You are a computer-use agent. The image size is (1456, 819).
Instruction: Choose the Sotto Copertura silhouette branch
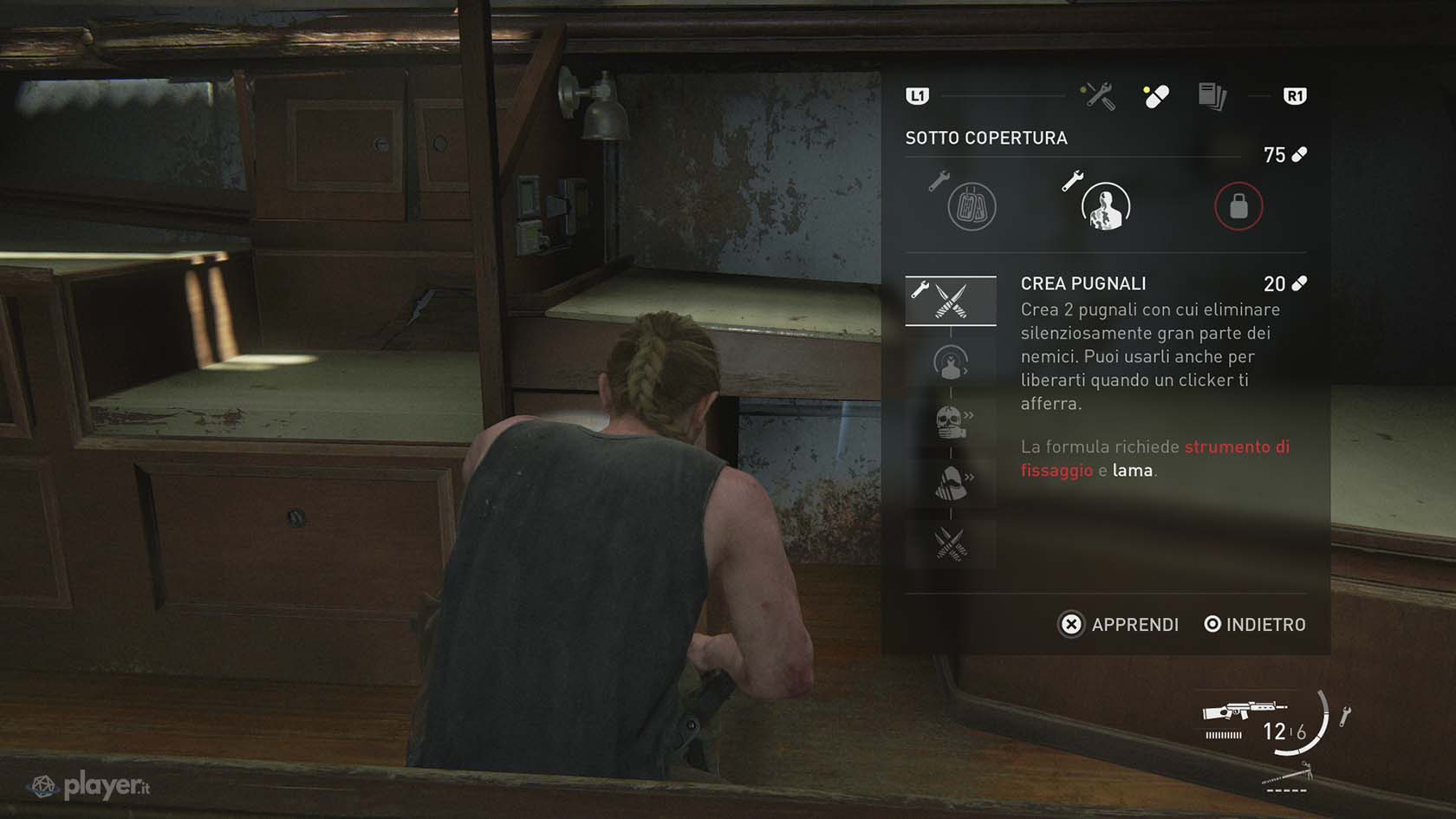click(1105, 206)
